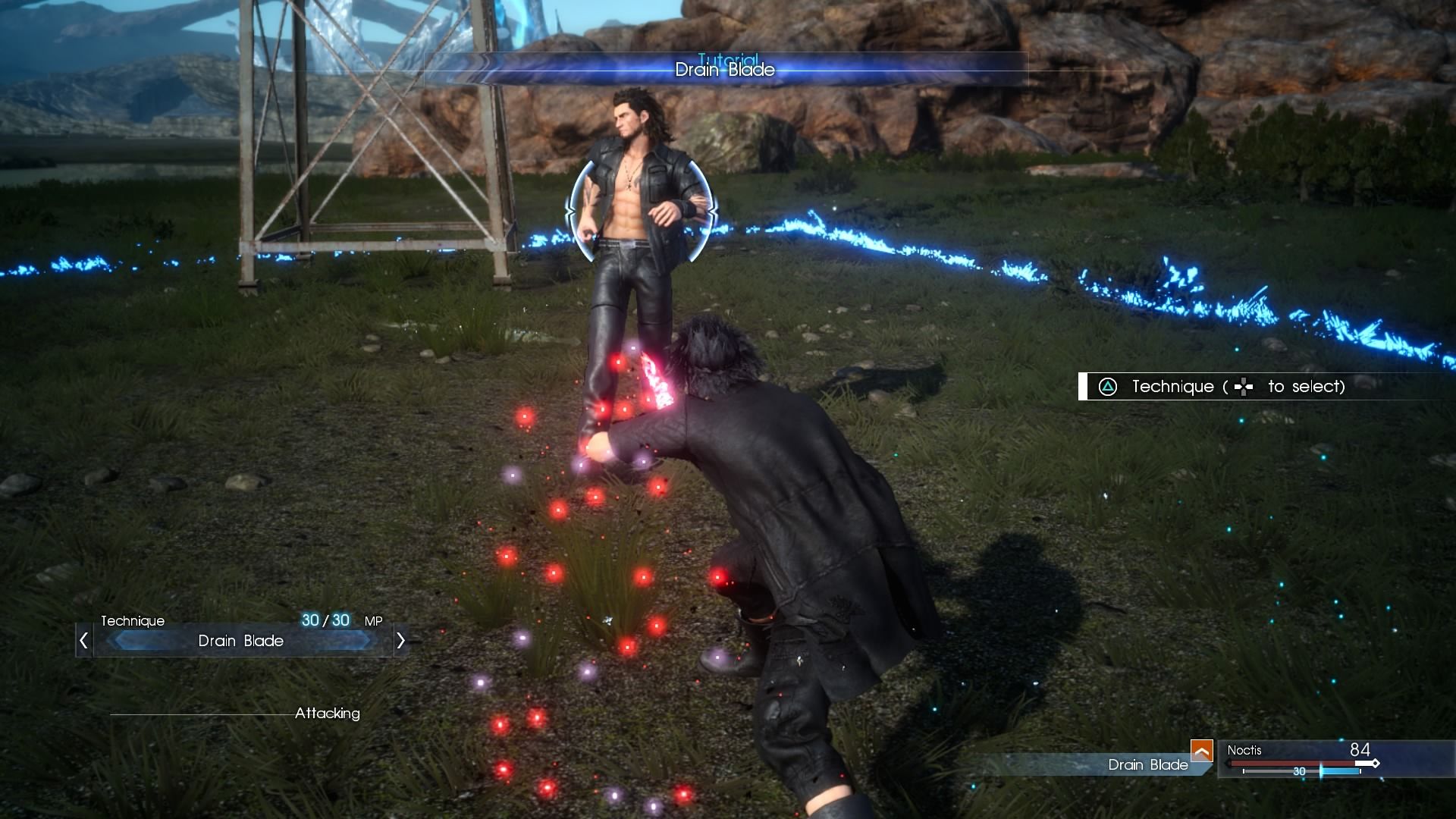Cycle to the next technique with the right arrow

pos(400,641)
